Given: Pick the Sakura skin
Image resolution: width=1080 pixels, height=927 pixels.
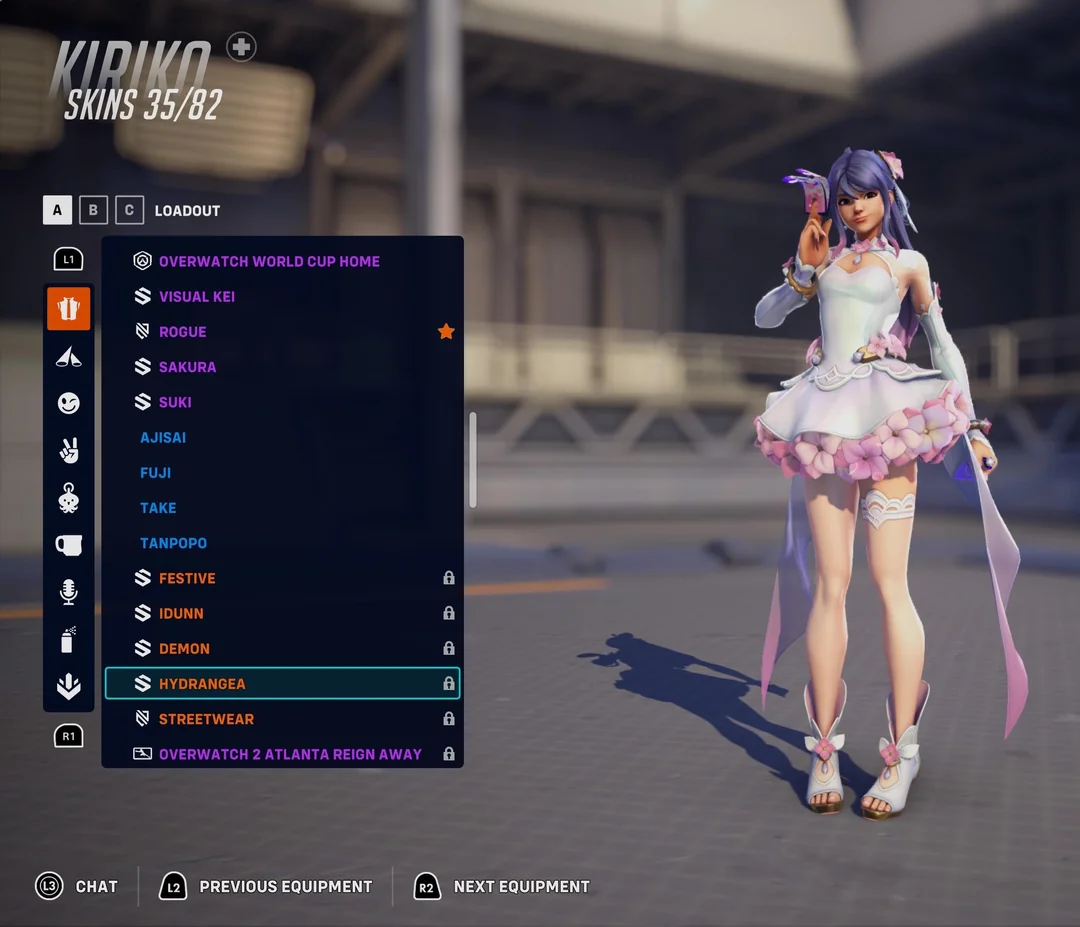Looking at the screenshot, I should pos(187,367).
